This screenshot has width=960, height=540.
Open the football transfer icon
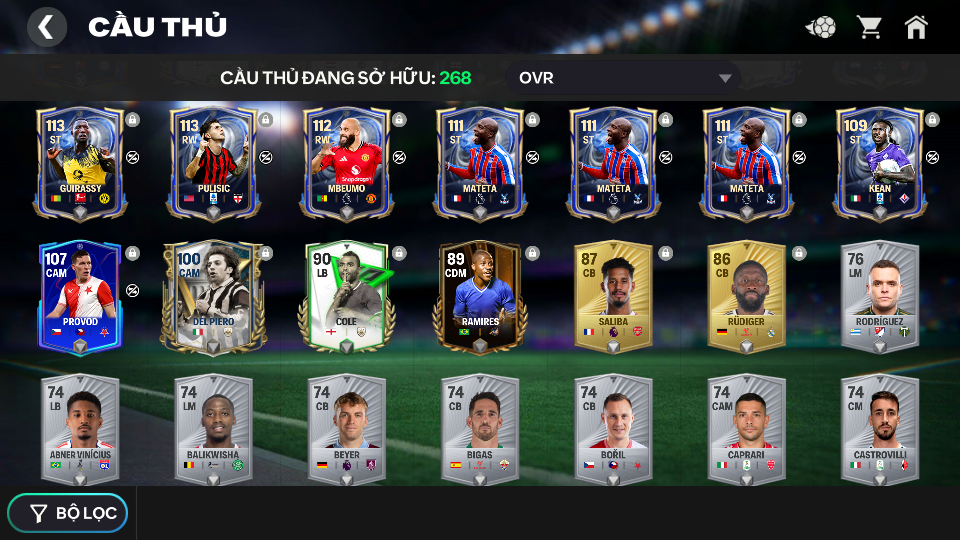point(821,27)
